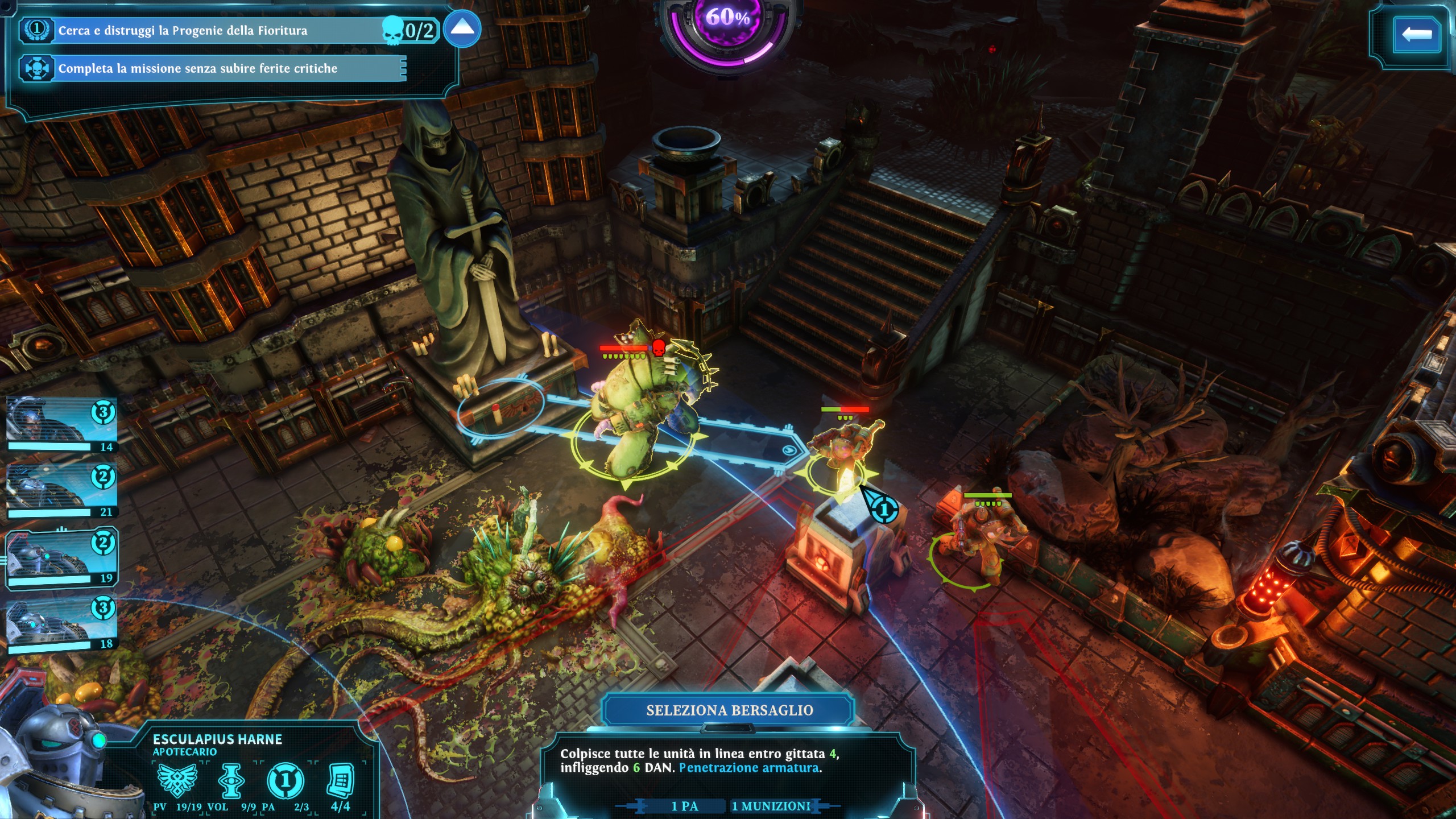Click the ammunition 4/4 icon

pyautogui.click(x=341, y=780)
